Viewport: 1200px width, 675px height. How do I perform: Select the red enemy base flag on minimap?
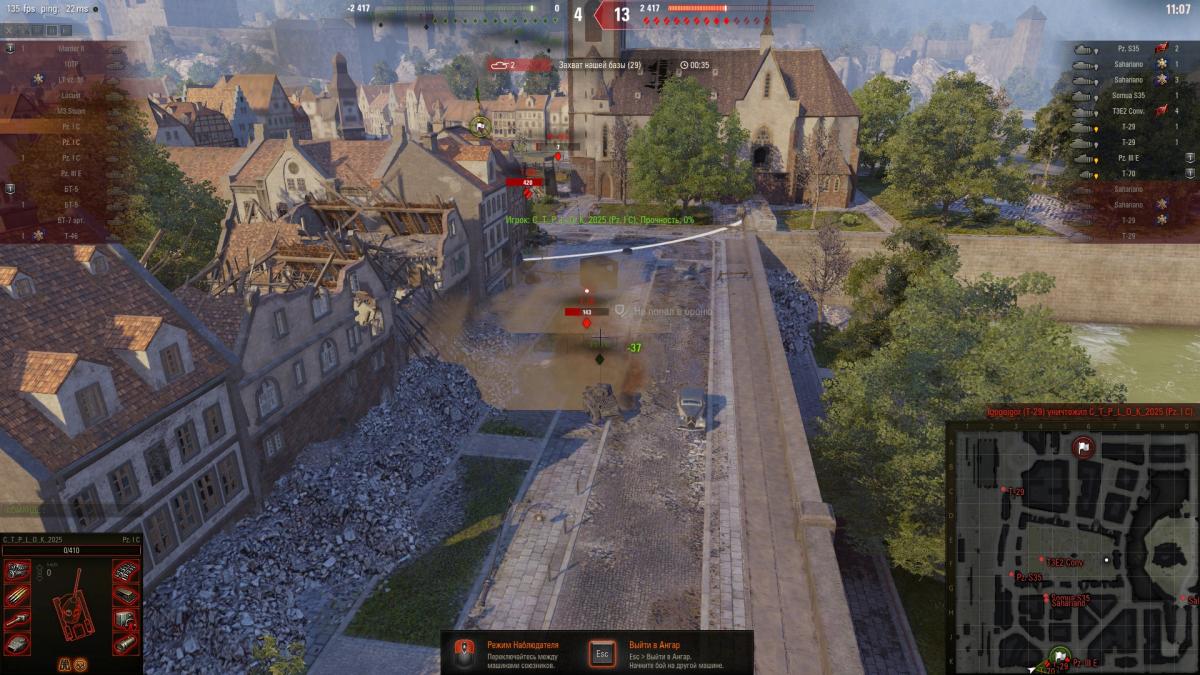coord(1082,447)
